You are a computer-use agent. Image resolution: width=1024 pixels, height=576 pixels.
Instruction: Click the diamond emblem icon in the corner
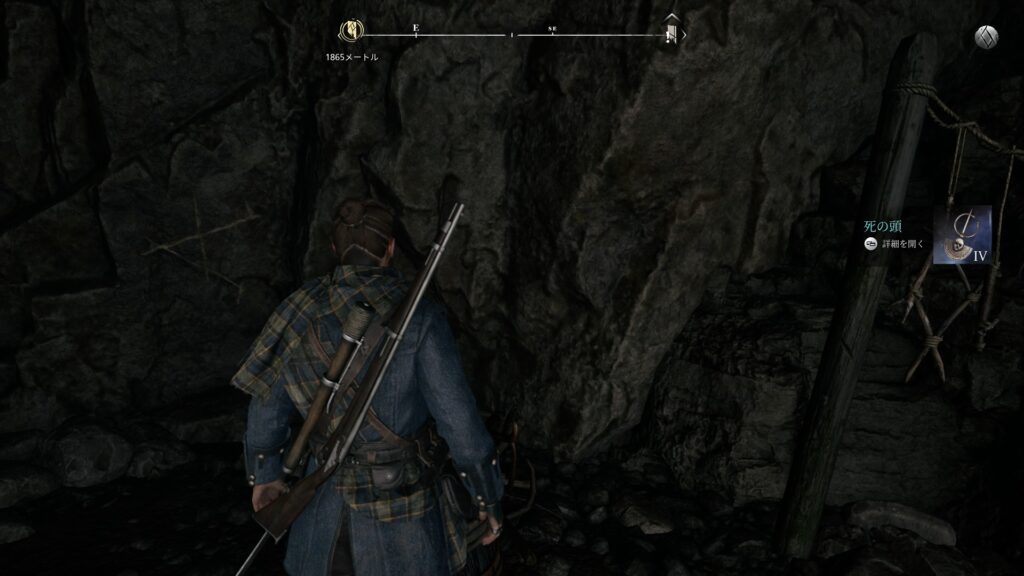(985, 36)
